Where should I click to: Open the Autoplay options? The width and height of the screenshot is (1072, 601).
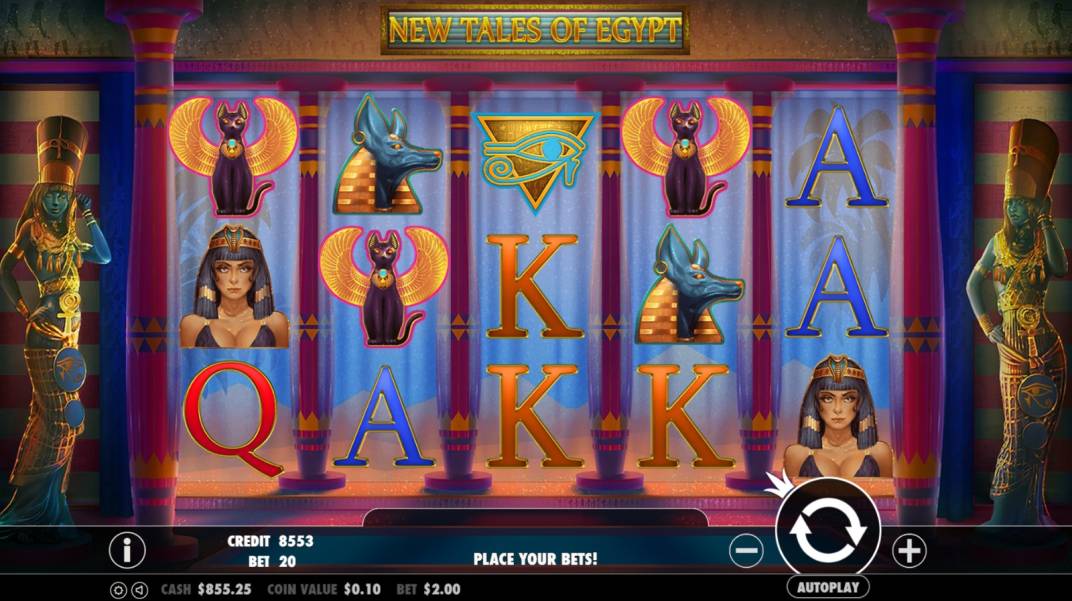[827, 587]
